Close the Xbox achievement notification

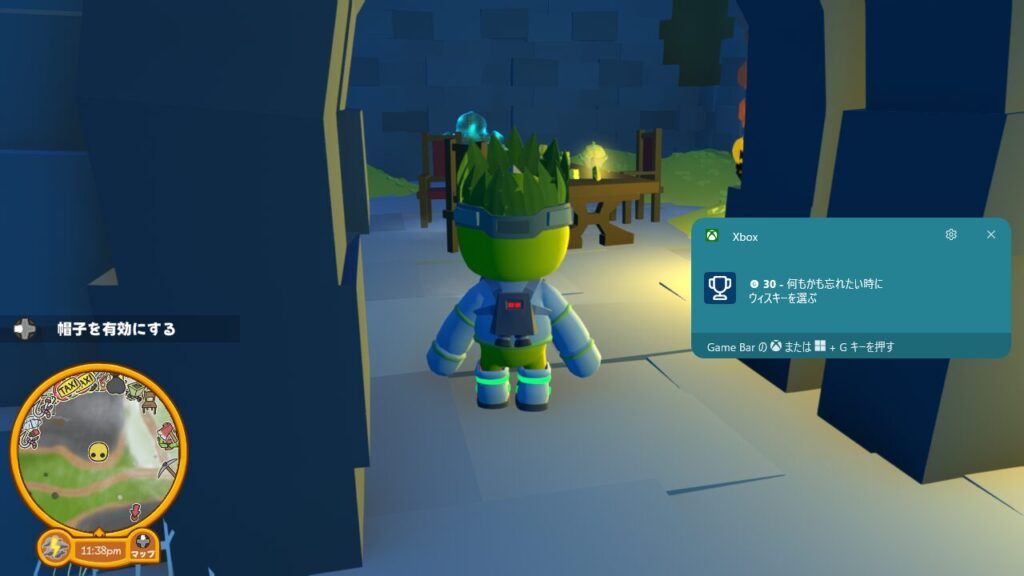tap(991, 235)
